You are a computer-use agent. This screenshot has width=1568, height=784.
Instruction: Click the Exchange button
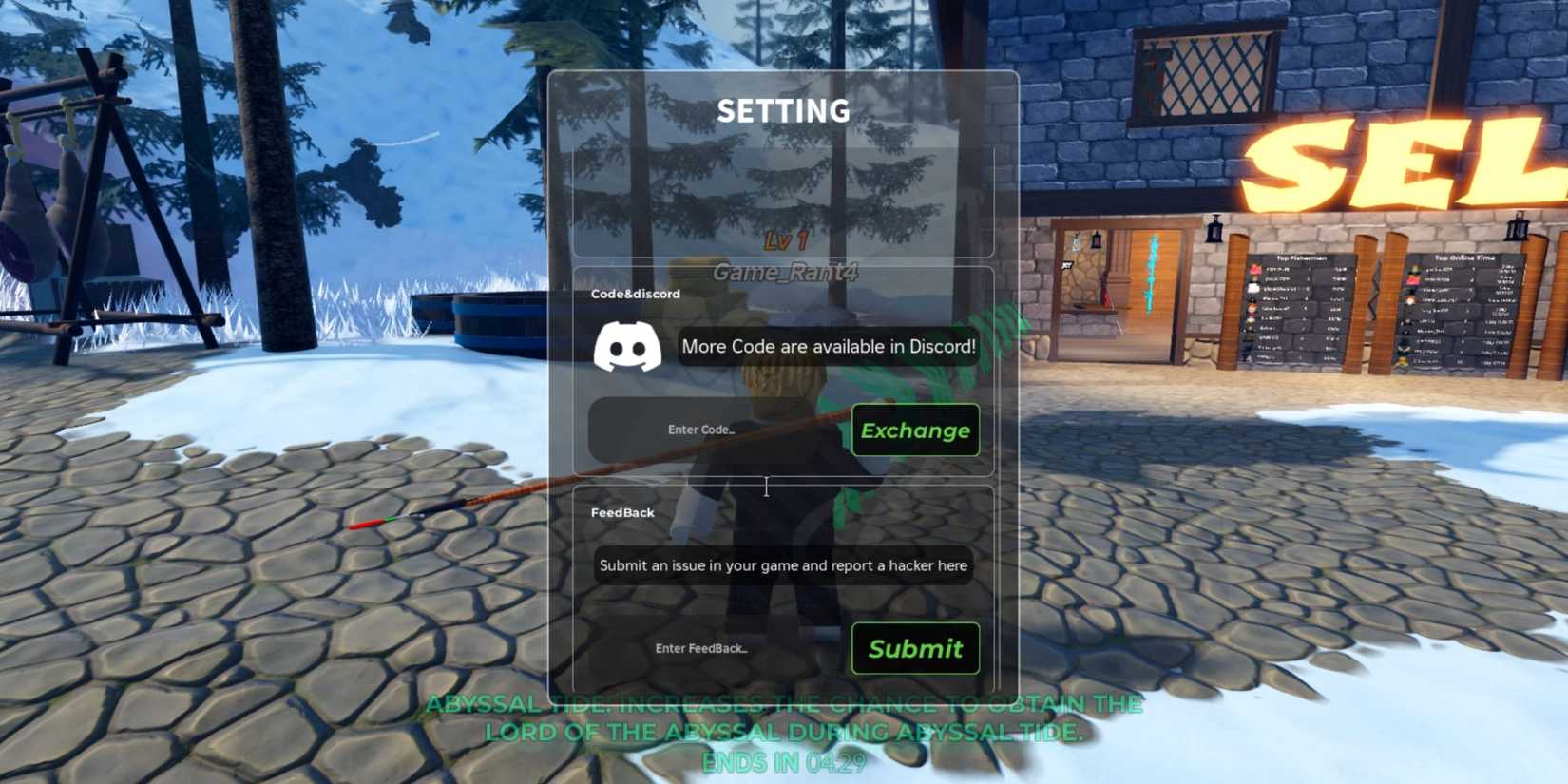click(x=915, y=430)
